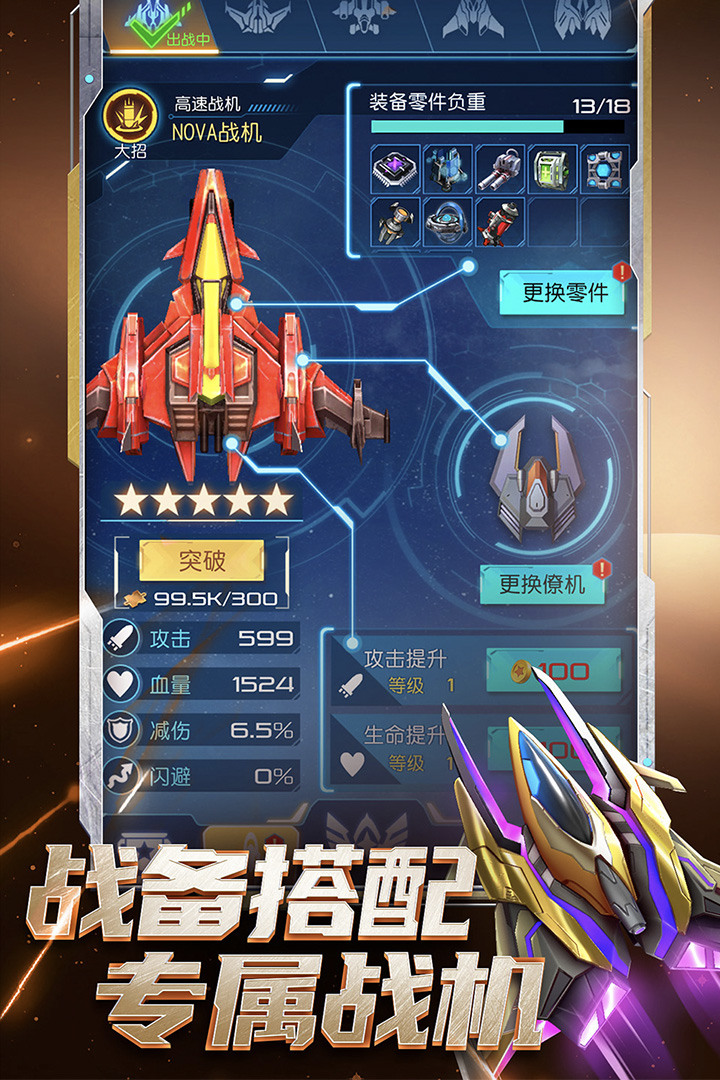720x1080 pixels.
Task: Upgrade 攻击提升 for 100 coins
Action: coord(553,671)
